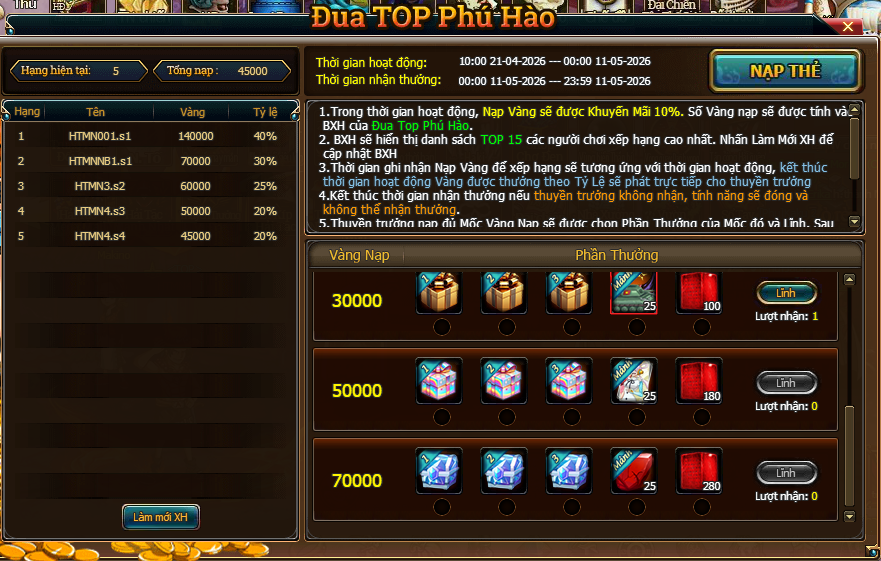Select the HTMN3.s2 ranking row
The width and height of the screenshot is (881, 561).
point(150,186)
